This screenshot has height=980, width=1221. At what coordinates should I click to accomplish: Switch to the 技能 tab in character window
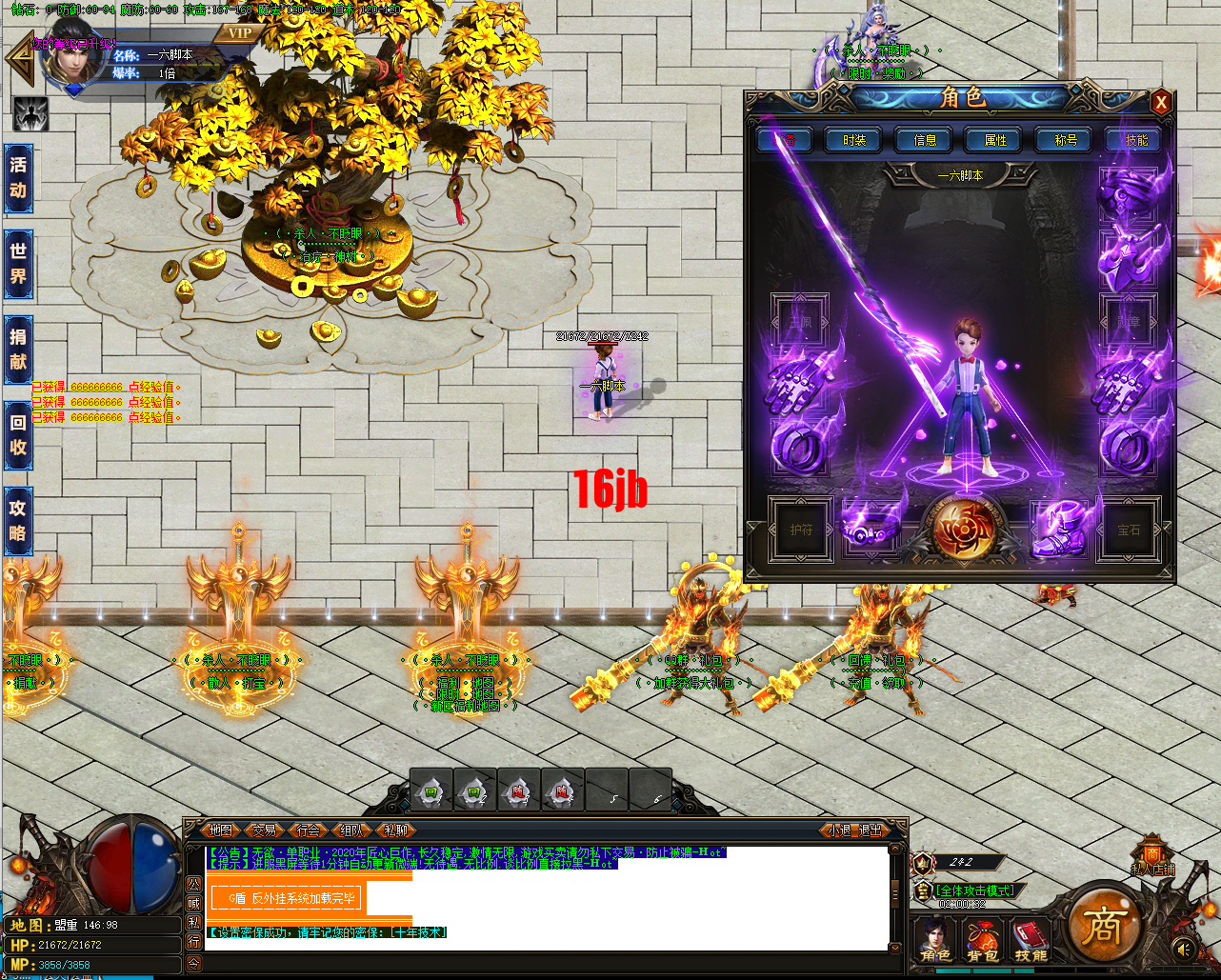[x=1136, y=140]
